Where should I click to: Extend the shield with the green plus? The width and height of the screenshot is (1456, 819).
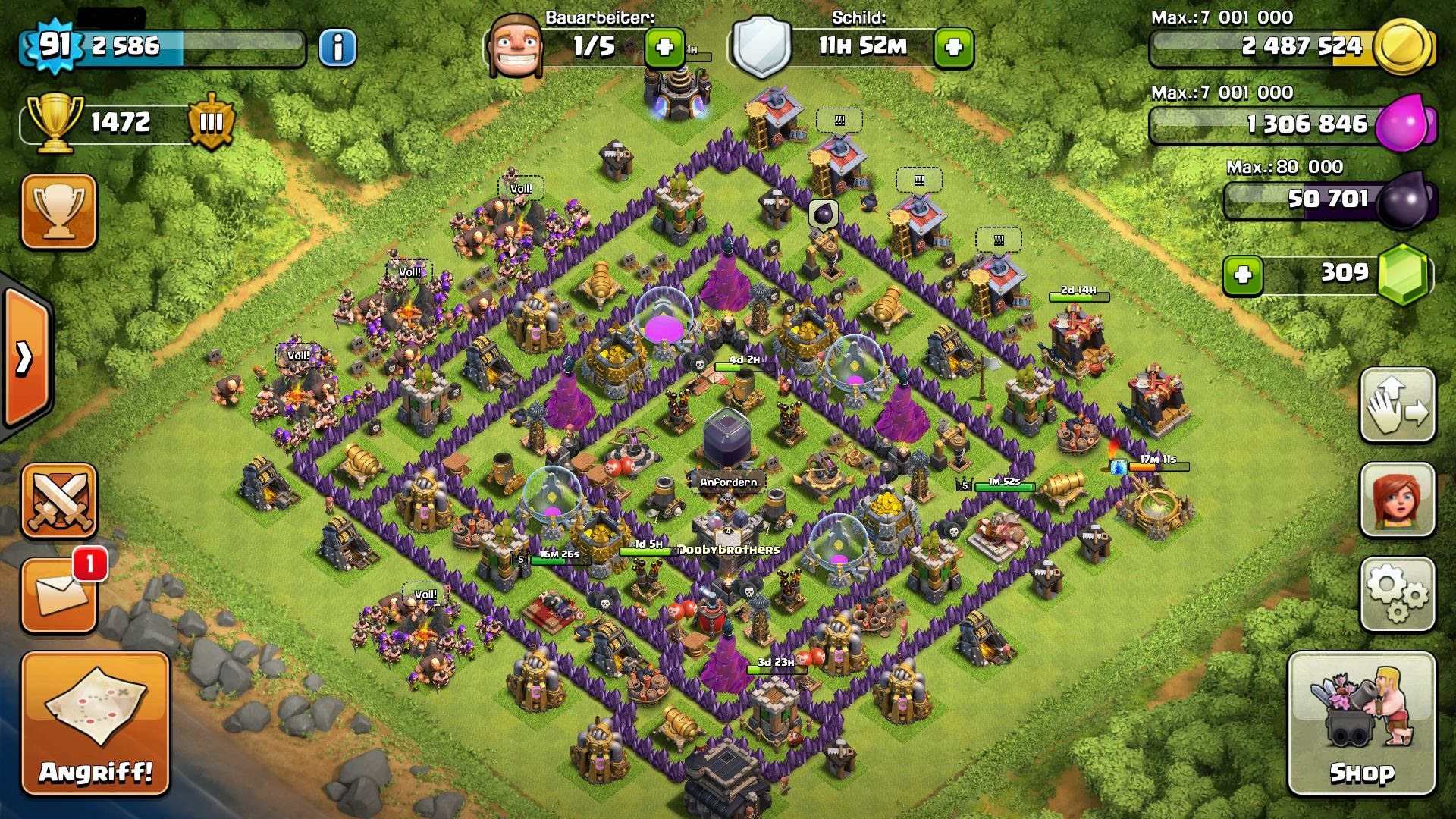pyautogui.click(x=953, y=48)
